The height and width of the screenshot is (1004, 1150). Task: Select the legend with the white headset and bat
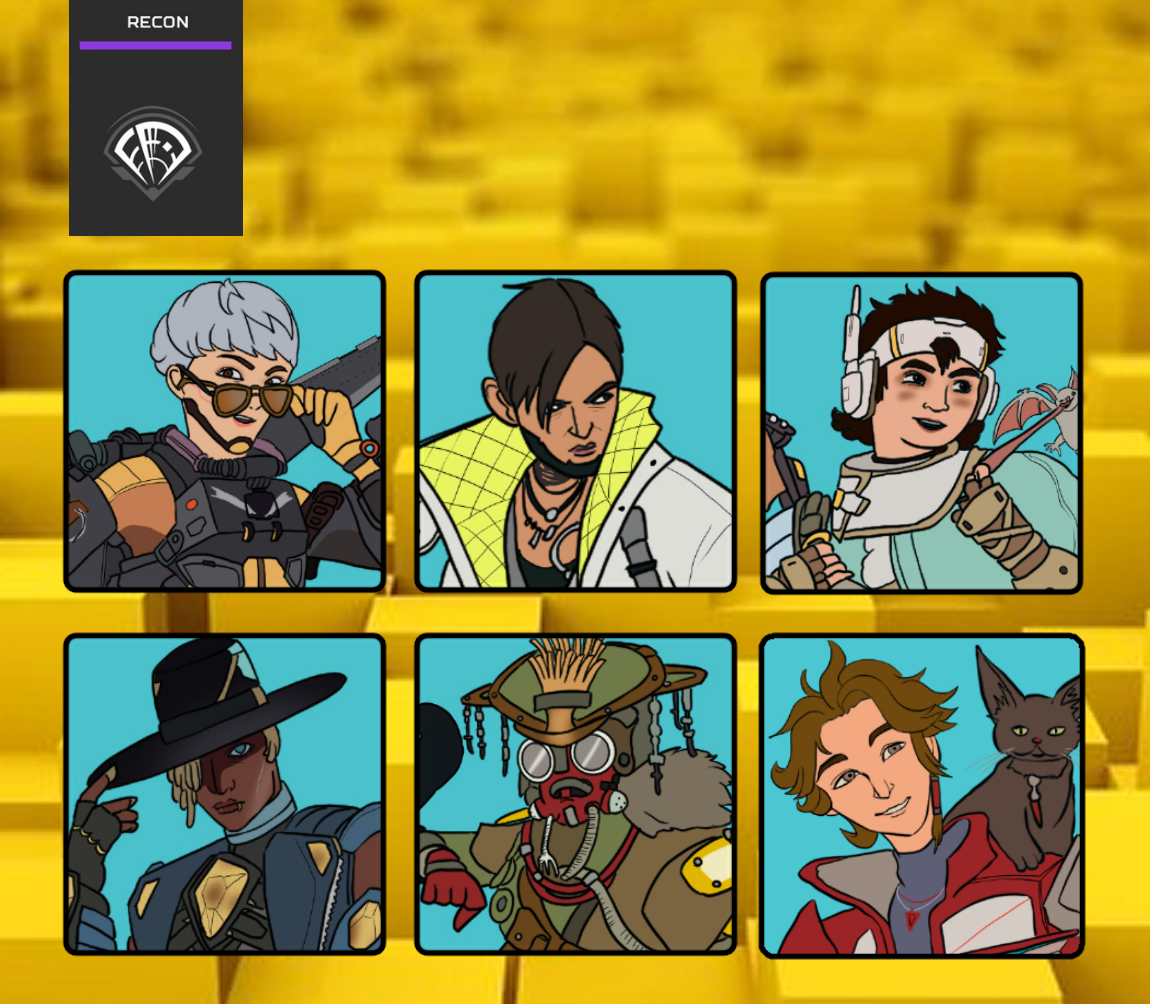point(921,433)
